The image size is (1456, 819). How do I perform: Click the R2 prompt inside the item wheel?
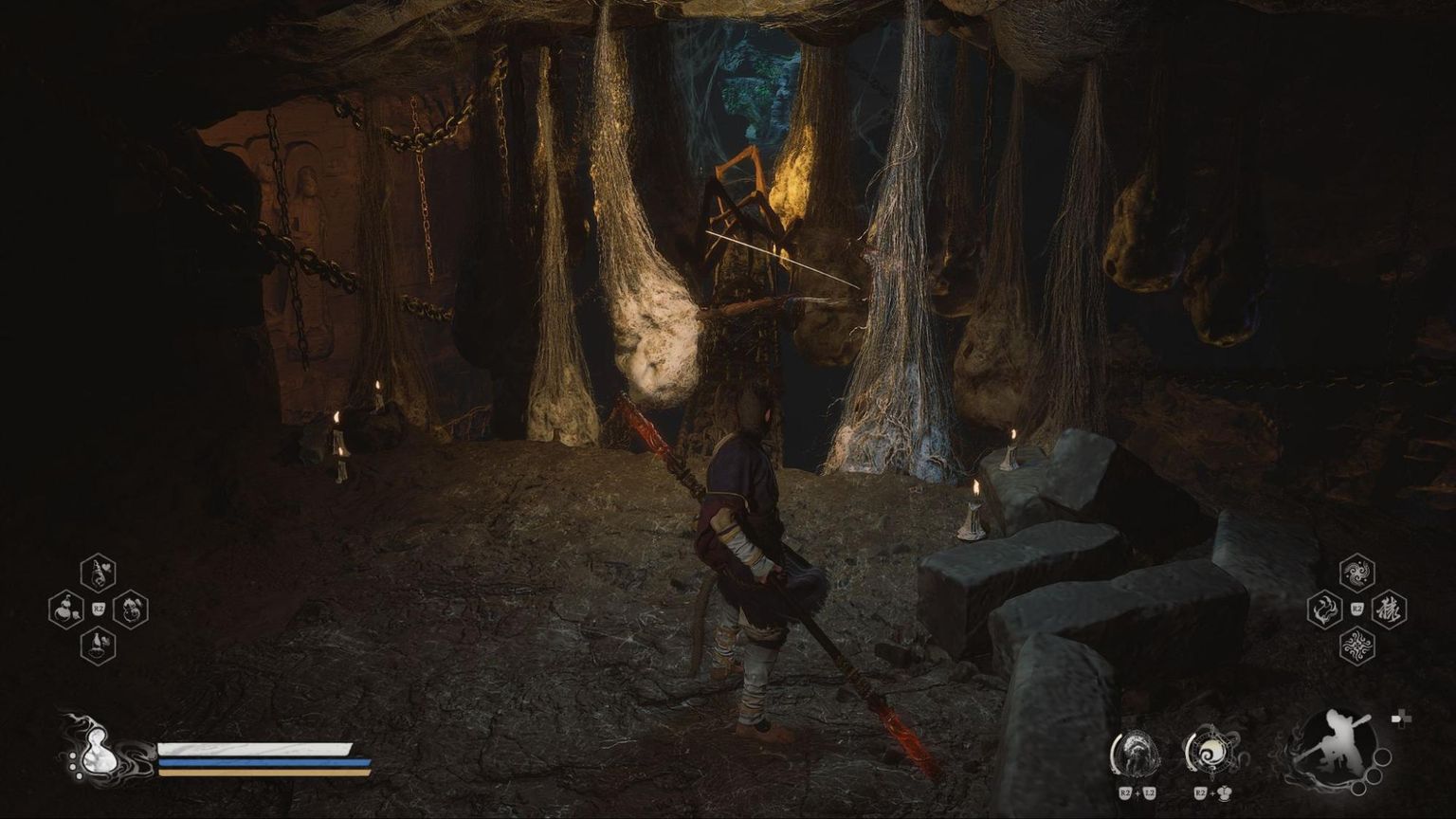pos(97,610)
